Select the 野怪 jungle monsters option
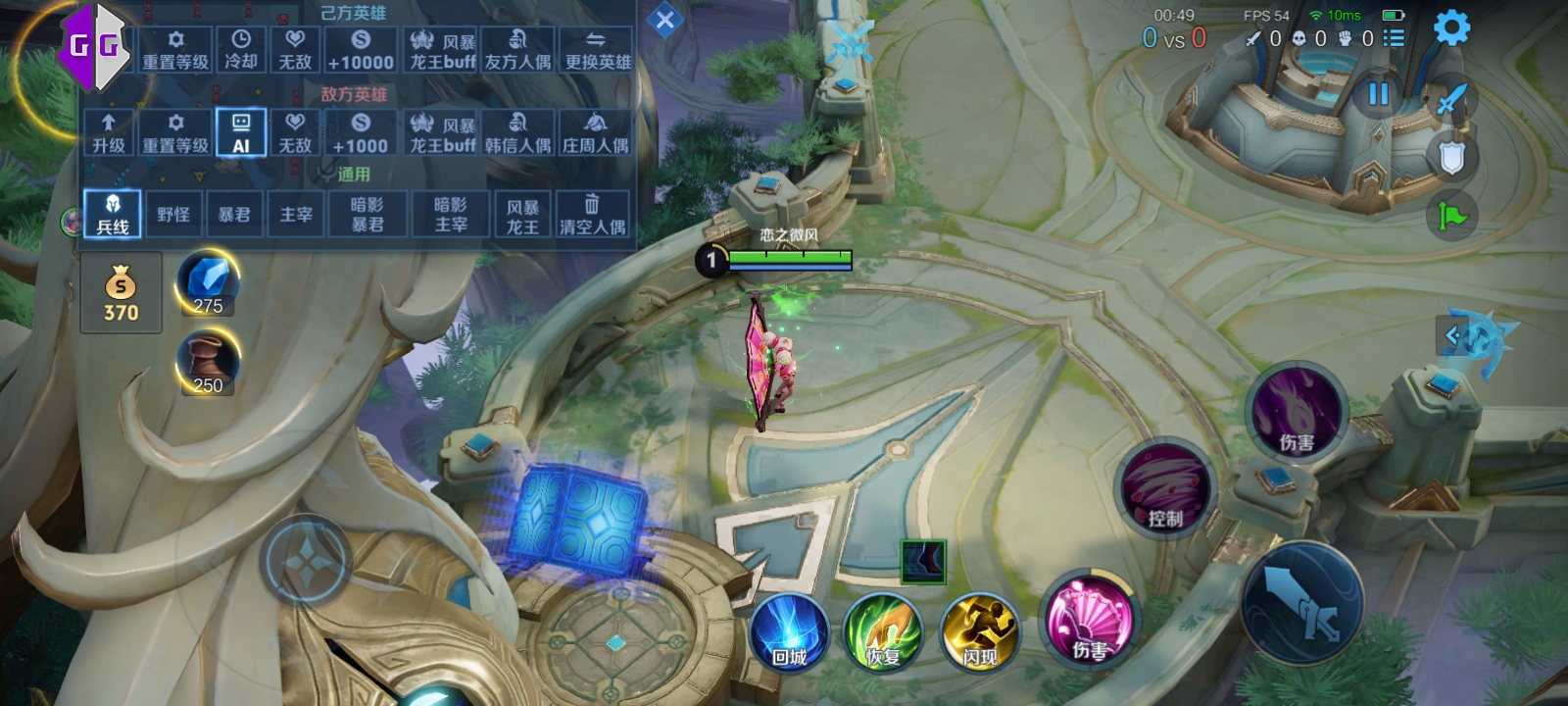This screenshot has width=1568, height=706. point(173,214)
